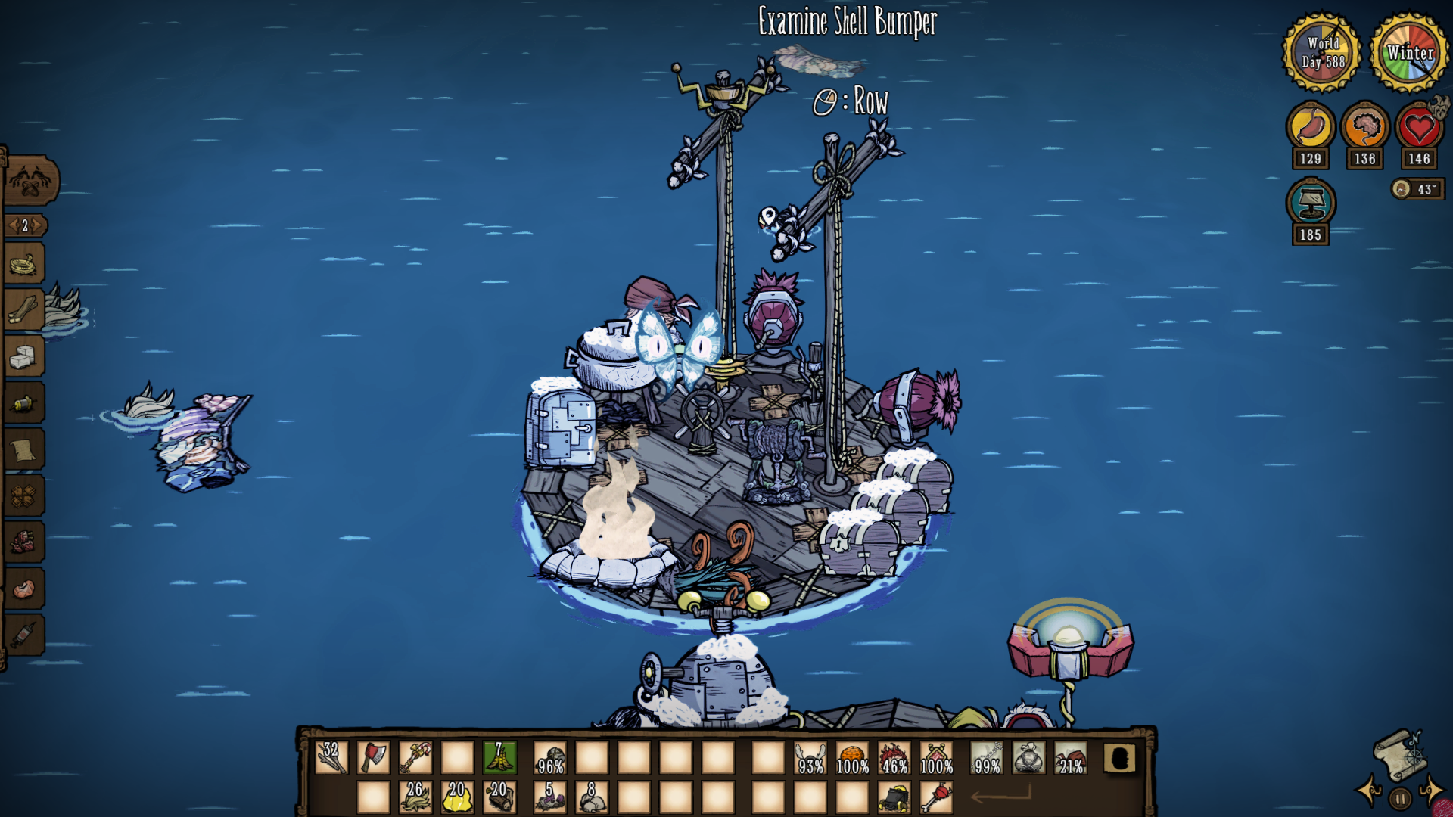The image size is (1456, 817).
Task: Open the cut stone crafting tab
Action: point(24,356)
